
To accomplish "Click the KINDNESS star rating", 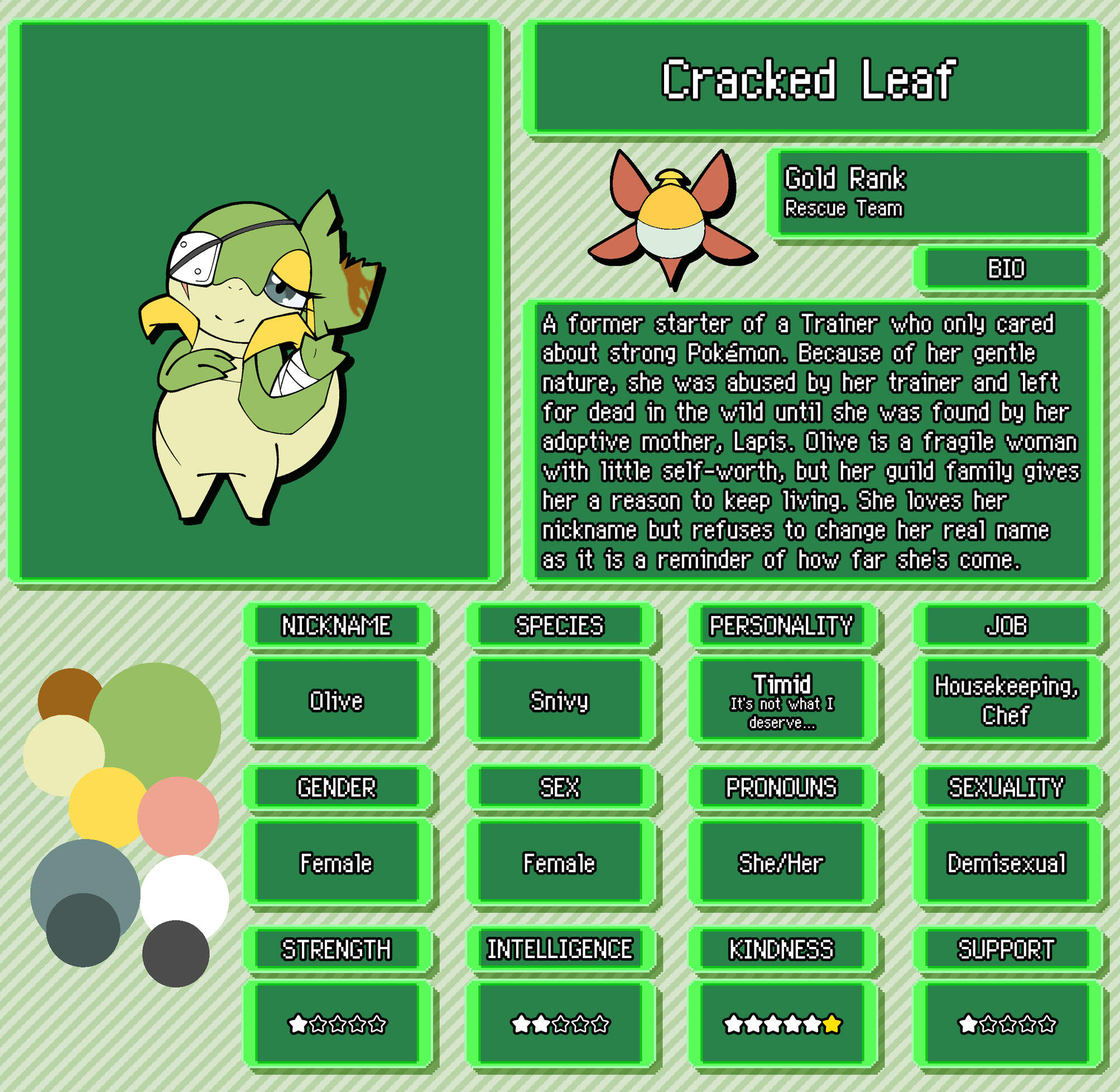I will tap(782, 1024).
